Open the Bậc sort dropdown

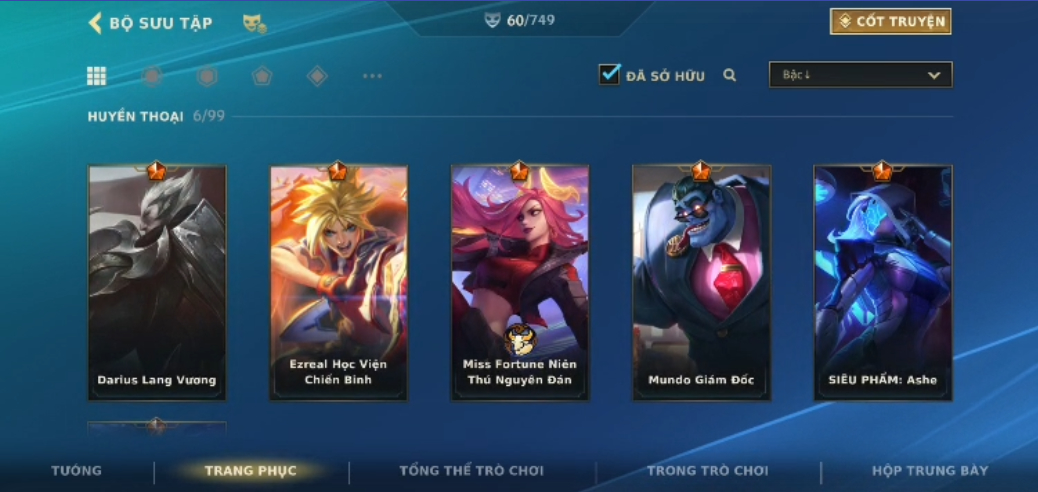[860, 75]
